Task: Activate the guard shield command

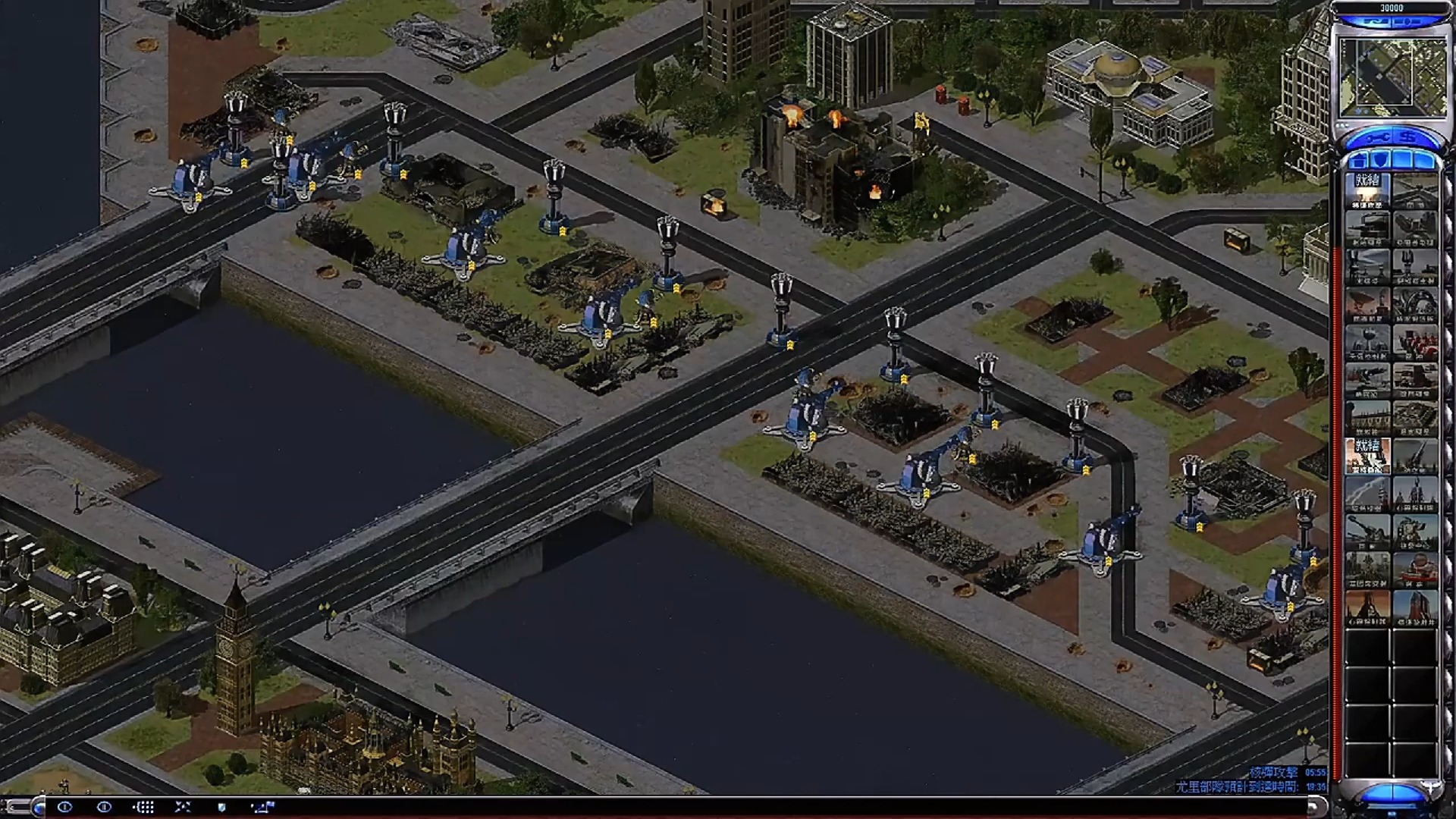Action: (x=221, y=807)
